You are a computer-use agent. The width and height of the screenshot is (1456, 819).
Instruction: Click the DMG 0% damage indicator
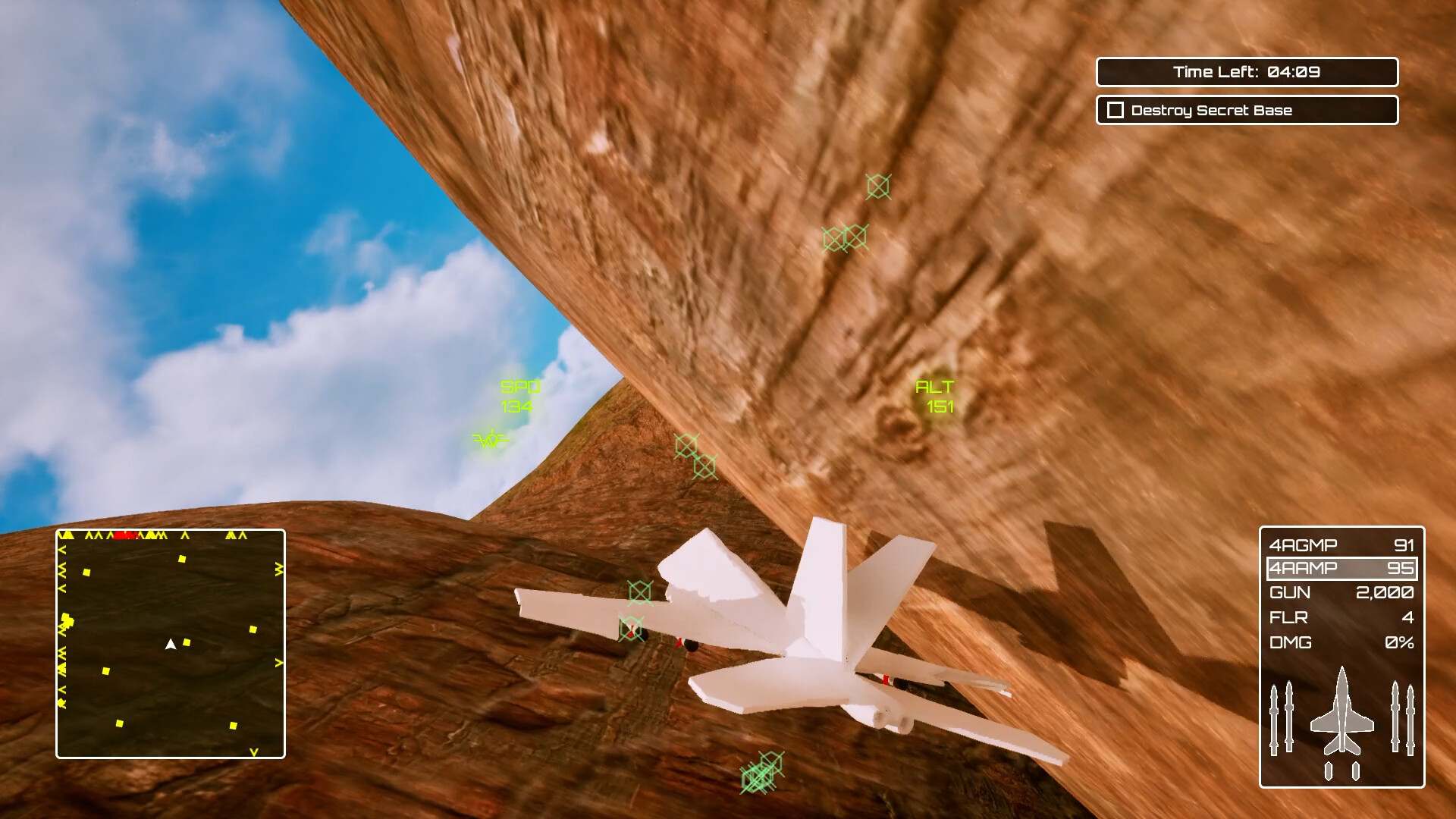click(1341, 642)
